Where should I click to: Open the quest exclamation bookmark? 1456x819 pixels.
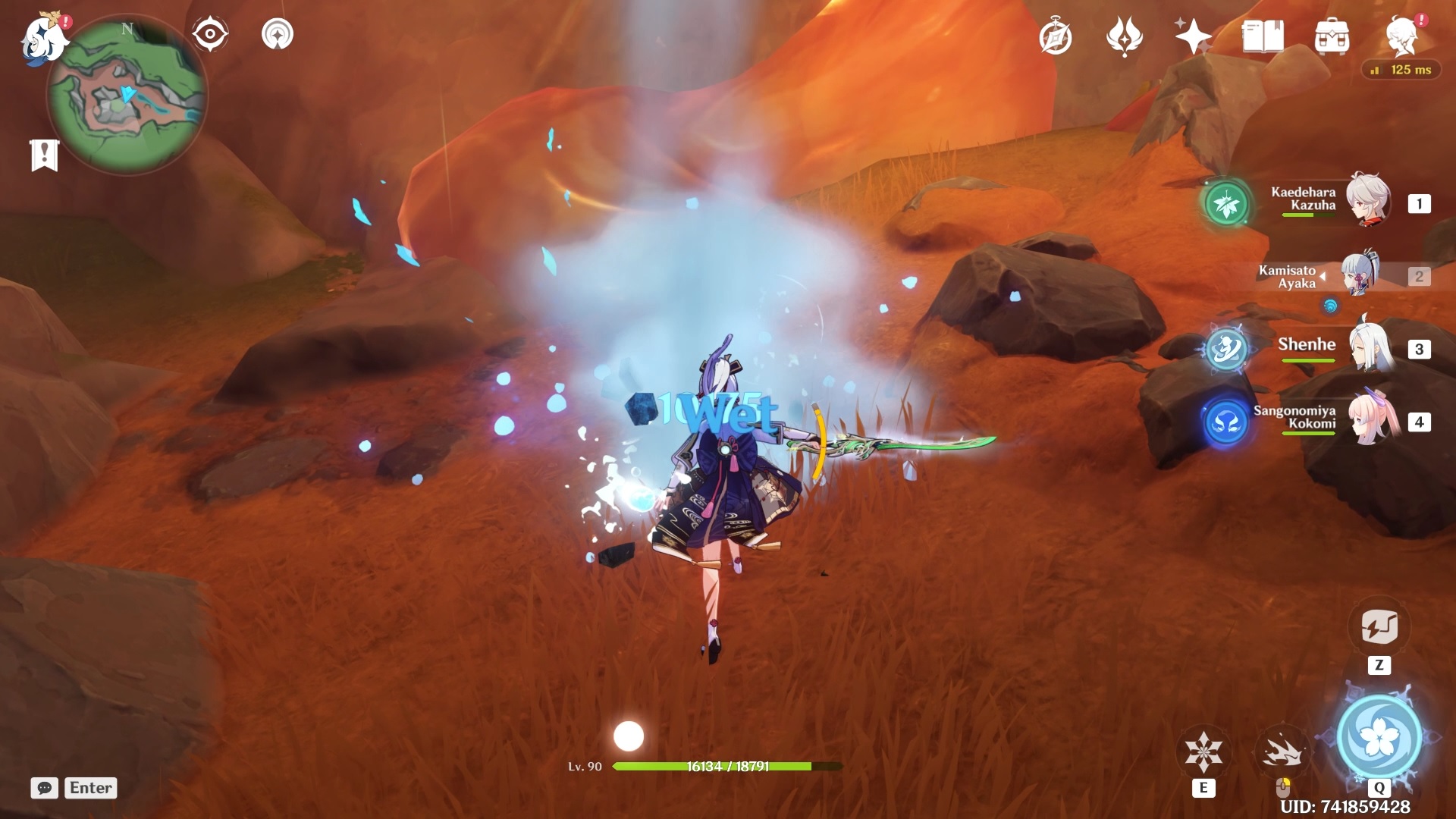click(44, 155)
